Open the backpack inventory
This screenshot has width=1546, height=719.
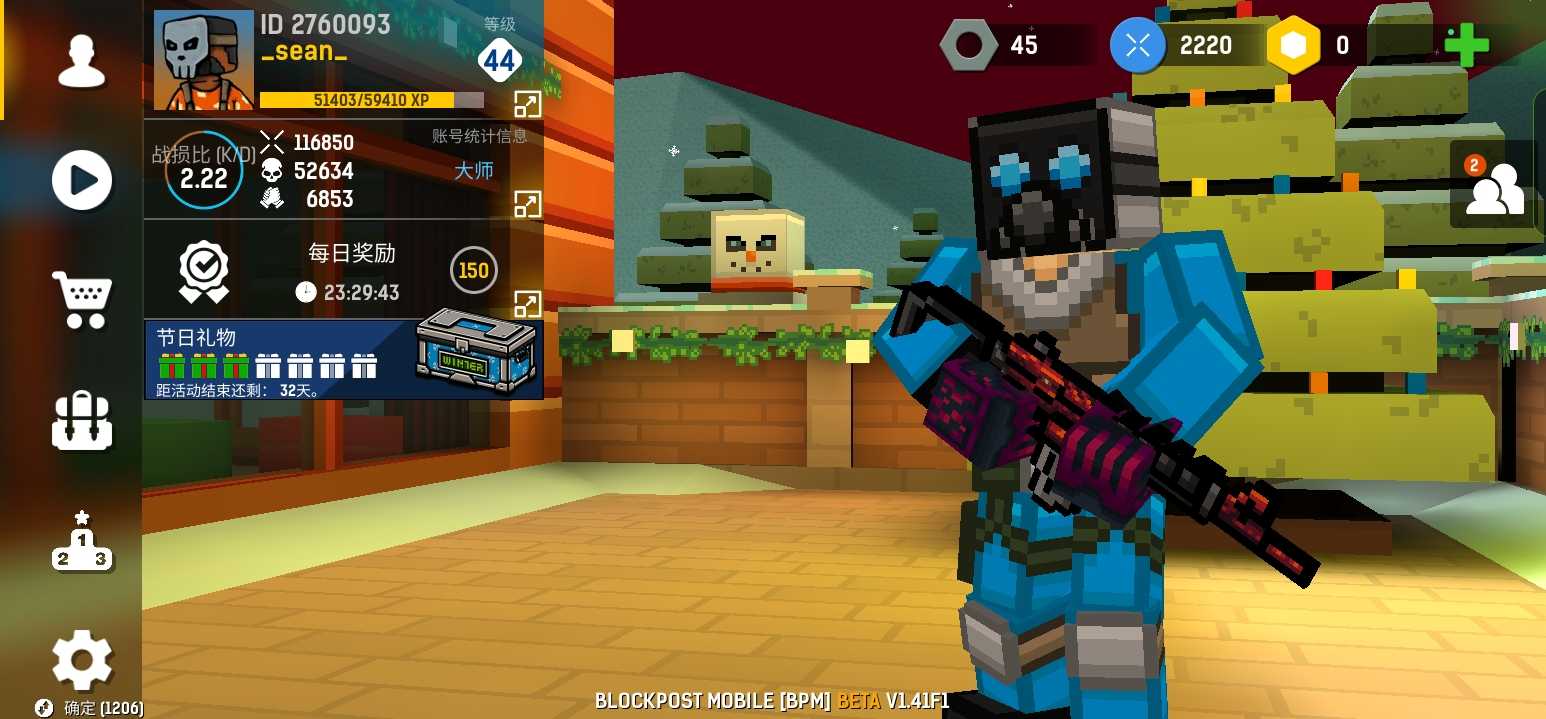point(82,420)
